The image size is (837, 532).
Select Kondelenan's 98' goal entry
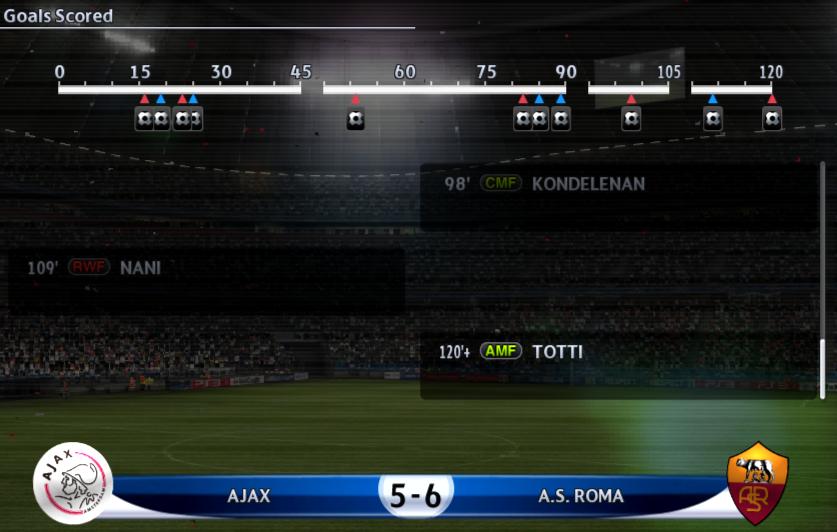coord(619,185)
